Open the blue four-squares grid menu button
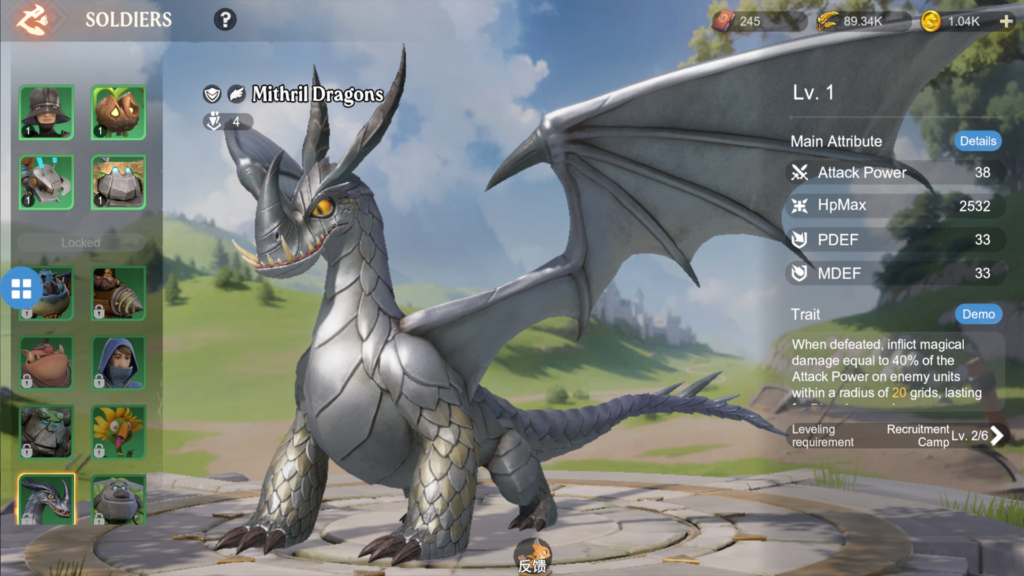This screenshot has height=576, width=1024. tap(21, 289)
